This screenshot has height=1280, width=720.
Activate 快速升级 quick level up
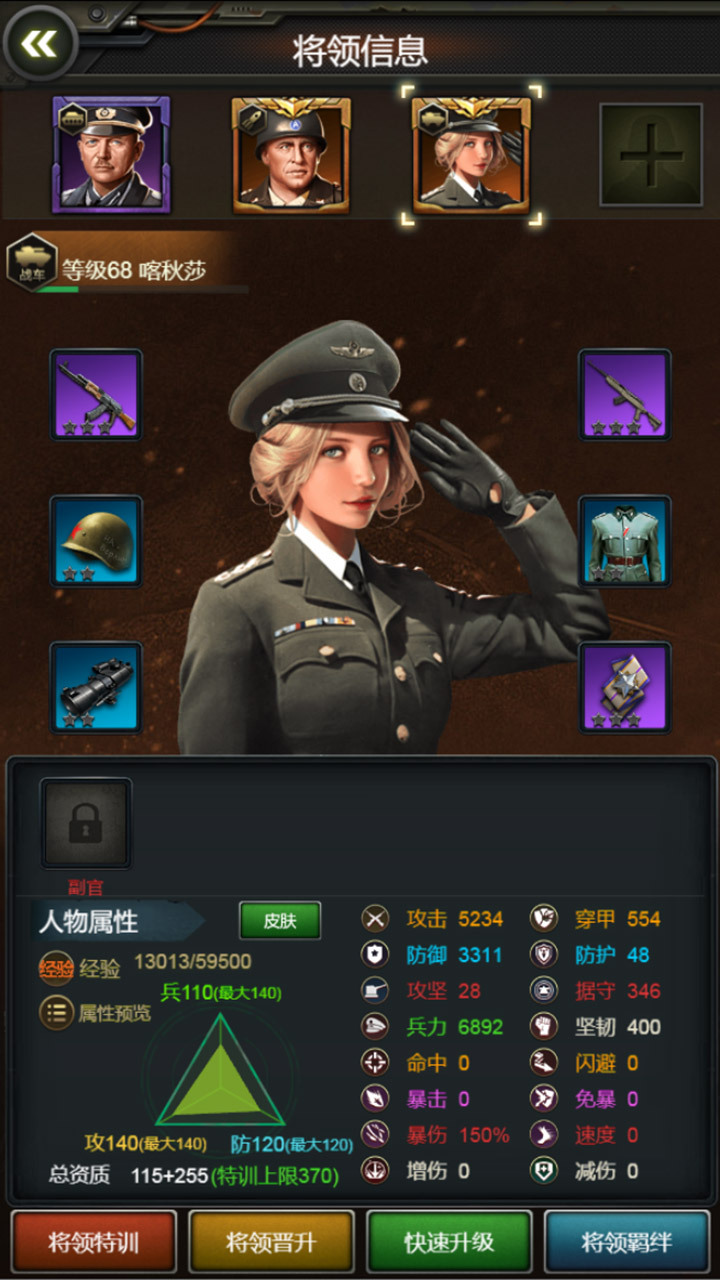tap(449, 1242)
